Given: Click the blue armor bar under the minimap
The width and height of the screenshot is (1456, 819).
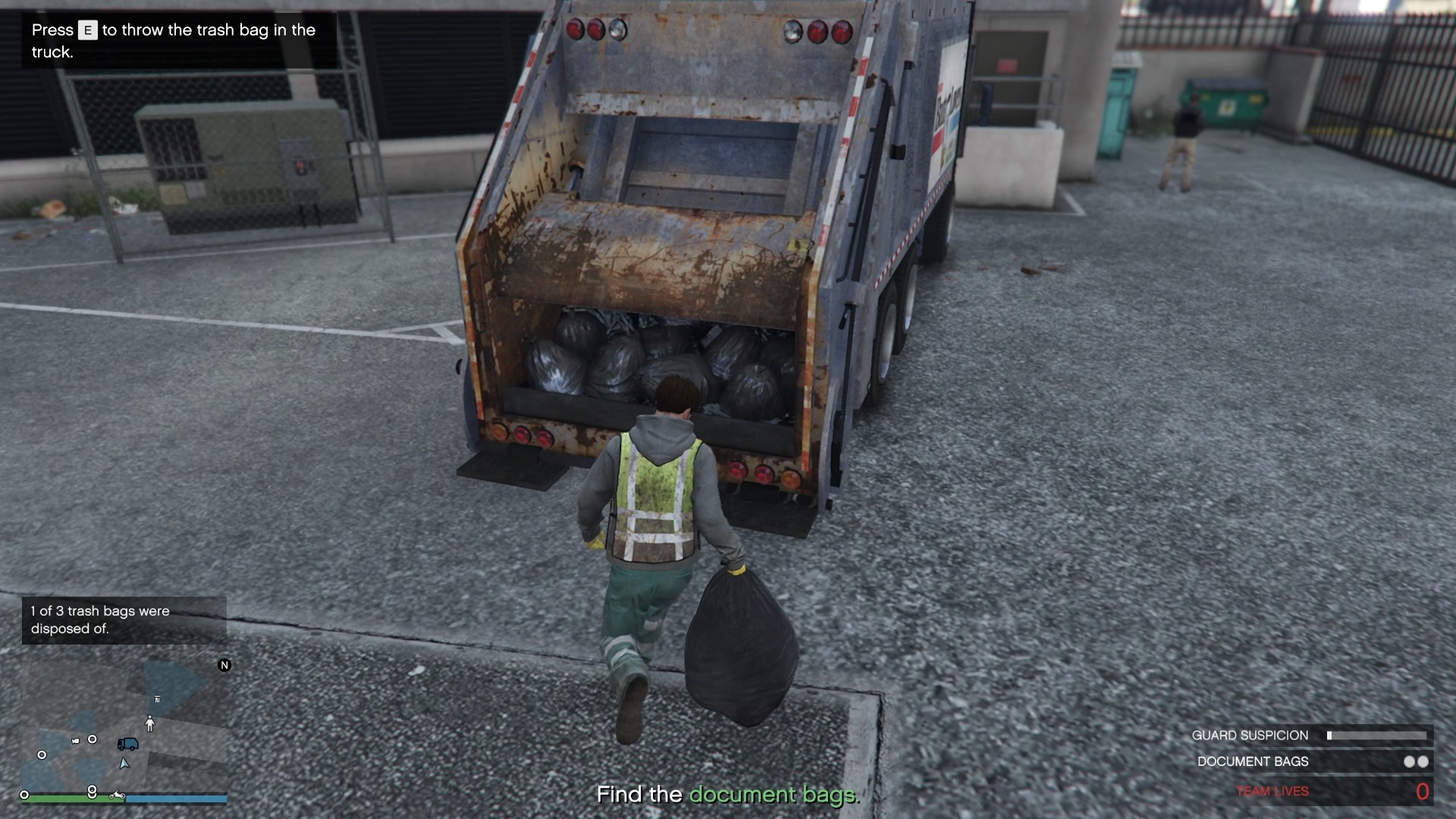Looking at the screenshot, I should pos(176,797).
